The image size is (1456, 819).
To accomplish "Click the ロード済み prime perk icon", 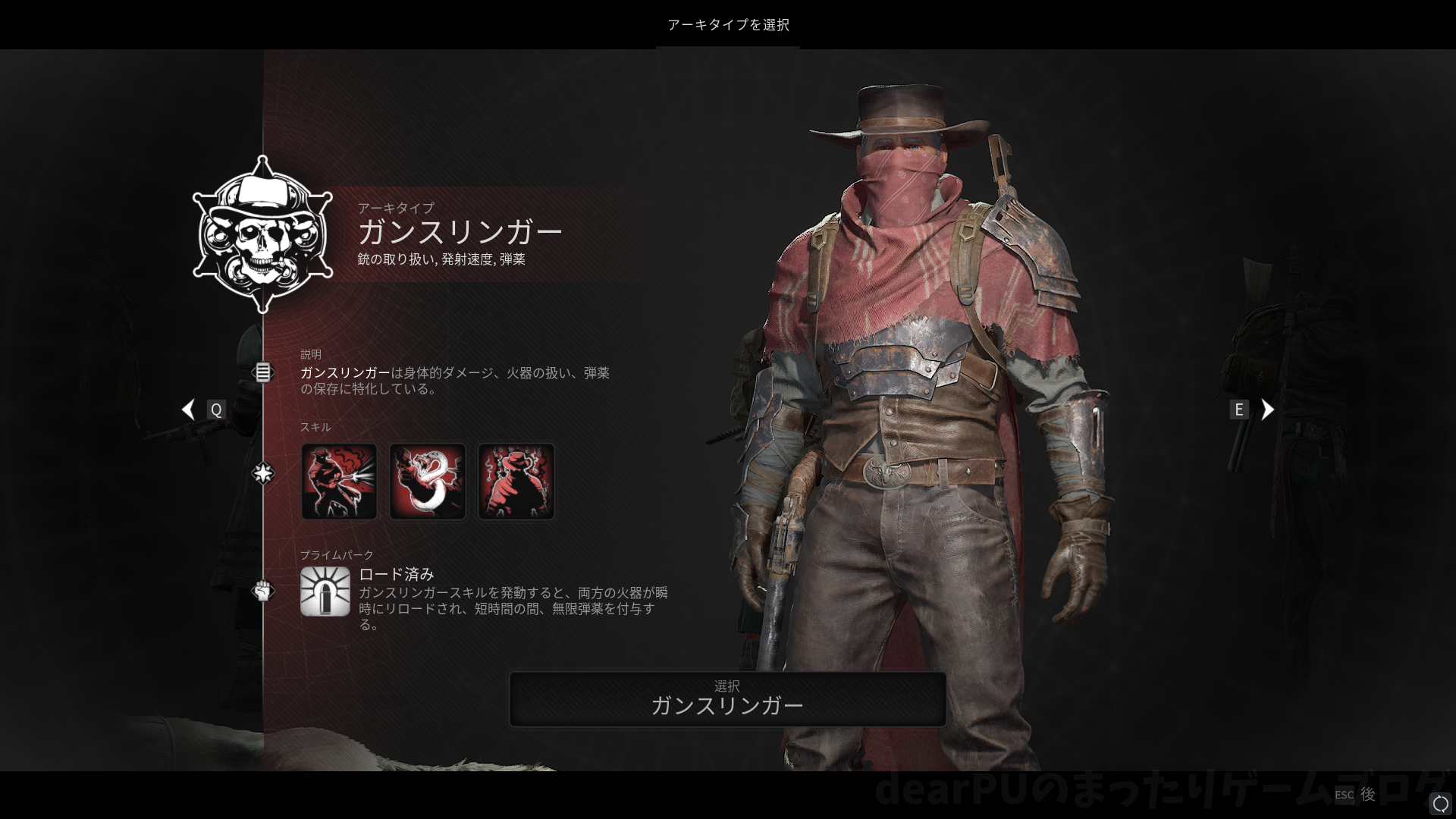I will click(325, 591).
